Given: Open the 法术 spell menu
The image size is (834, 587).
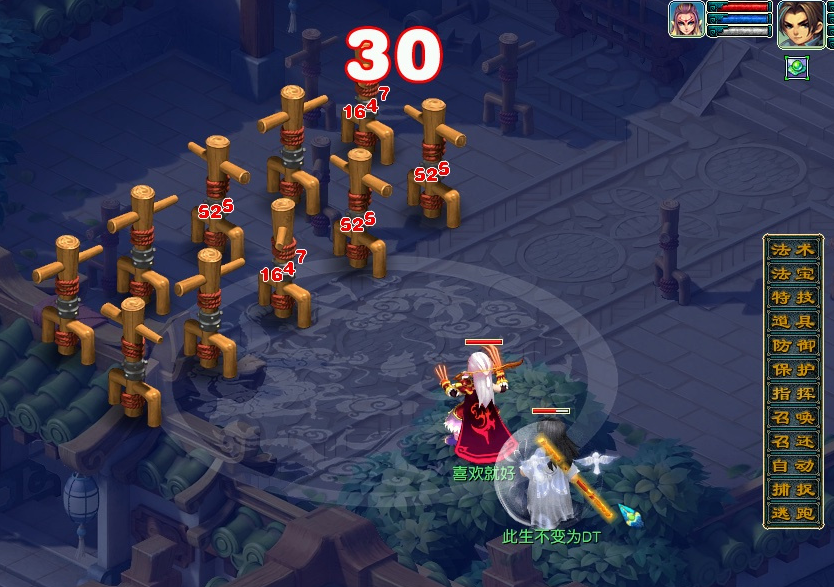Looking at the screenshot, I should [793, 249].
